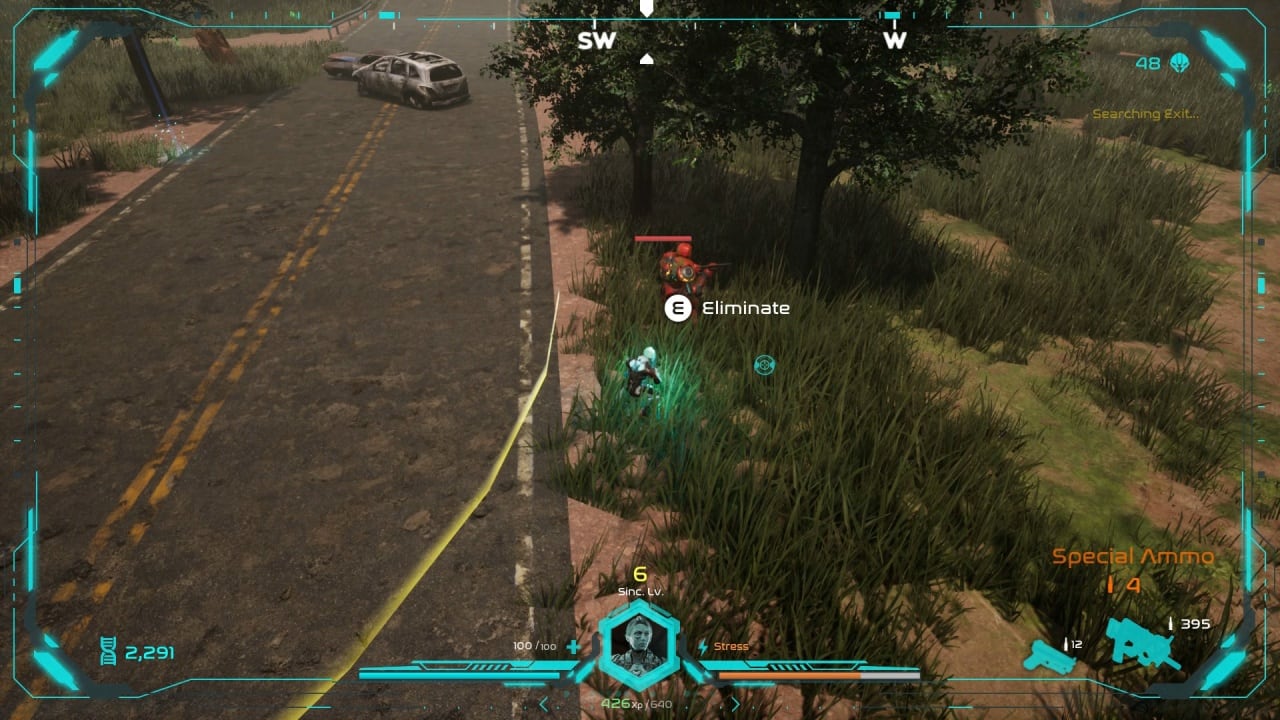This screenshot has width=1280, height=720.
Task: Click the character portrait hexagon
Action: click(x=639, y=645)
